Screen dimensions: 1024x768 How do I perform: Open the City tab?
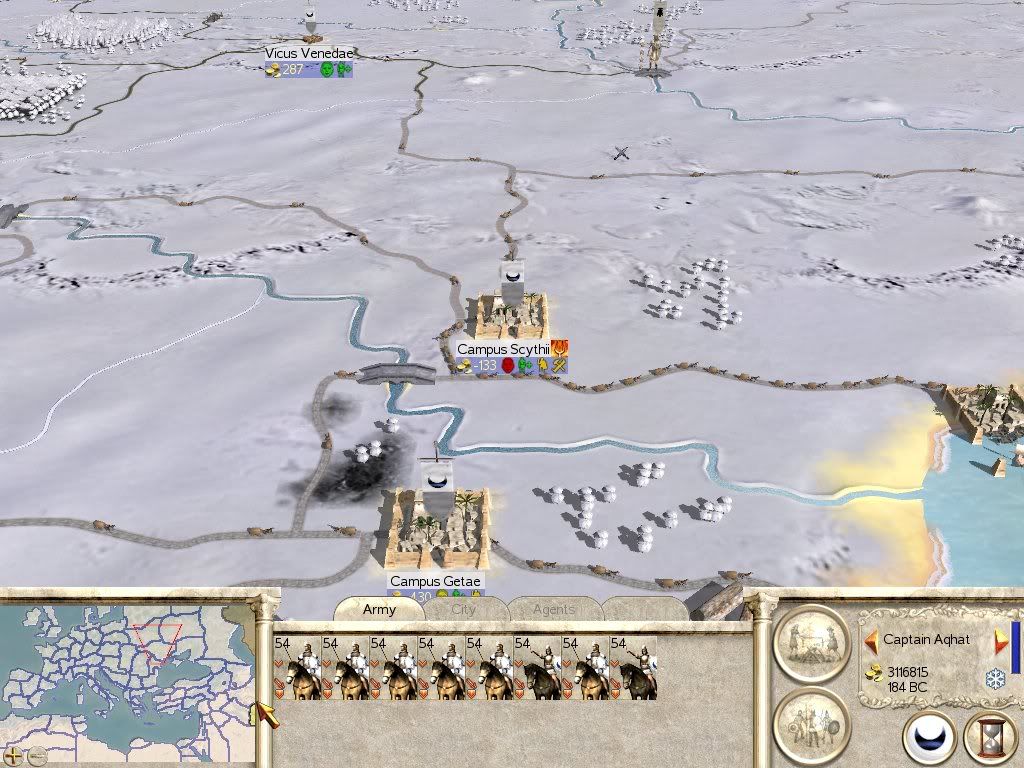tap(463, 609)
